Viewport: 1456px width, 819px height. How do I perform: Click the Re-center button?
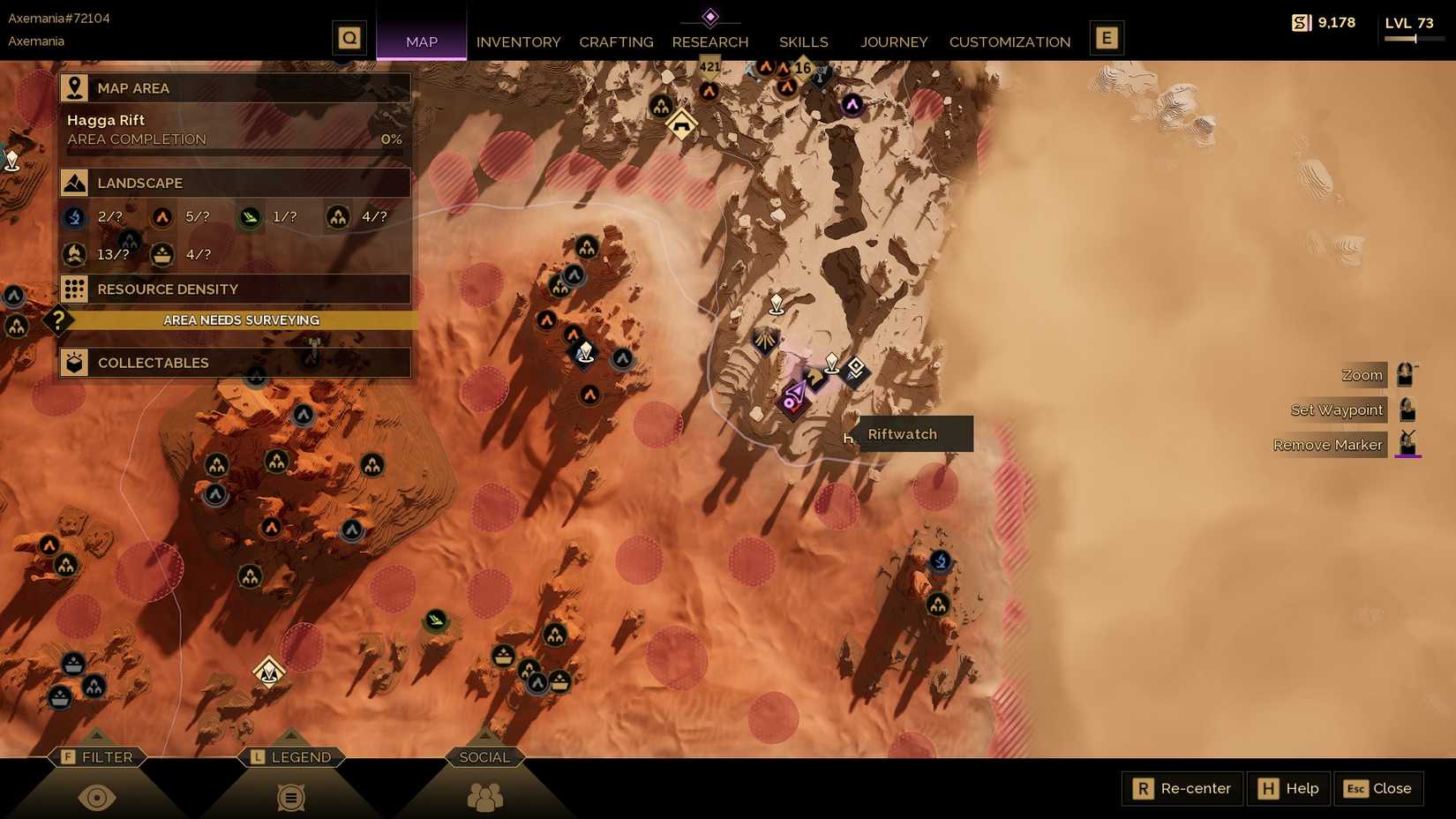coord(1181,788)
